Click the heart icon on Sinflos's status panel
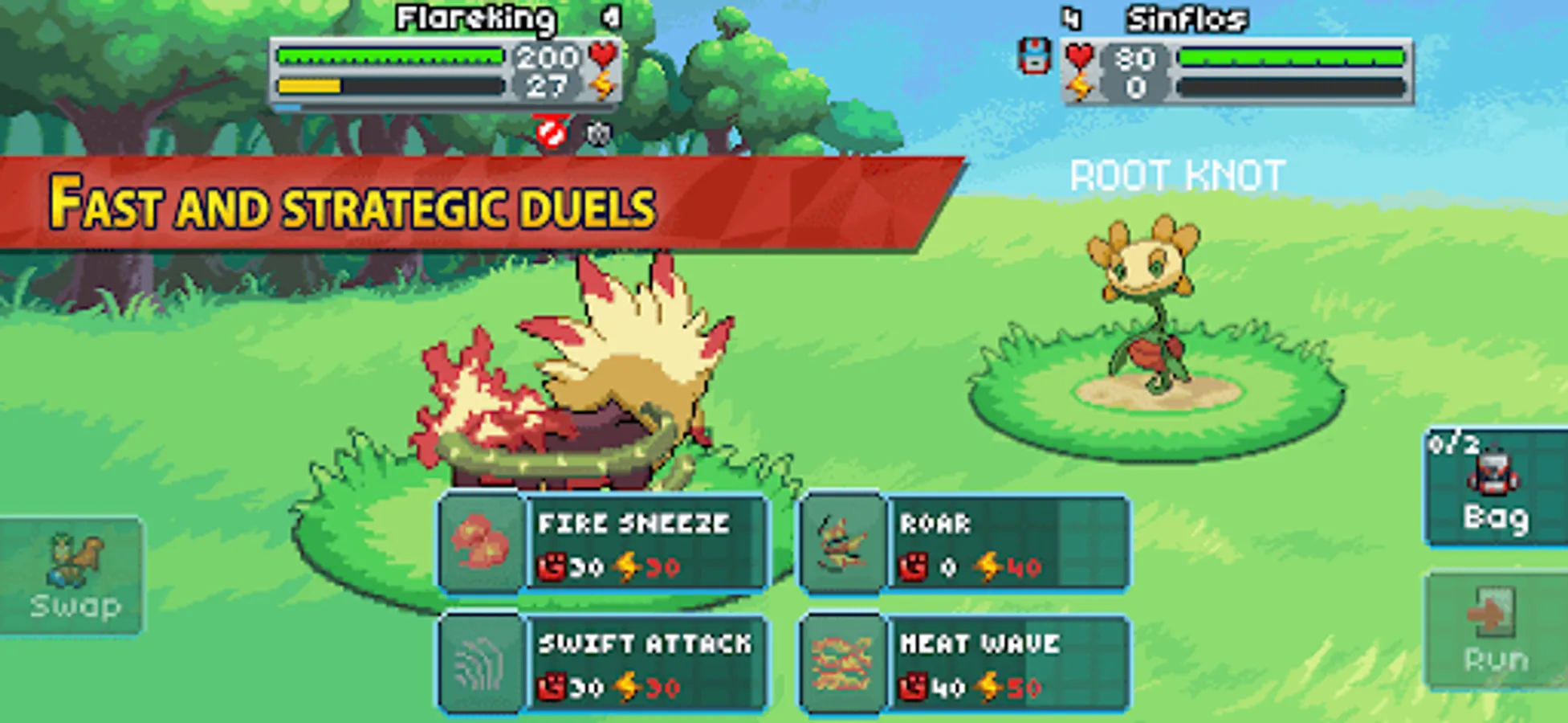The height and width of the screenshot is (723, 1568). pyautogui.click(x=1080, y=56)
